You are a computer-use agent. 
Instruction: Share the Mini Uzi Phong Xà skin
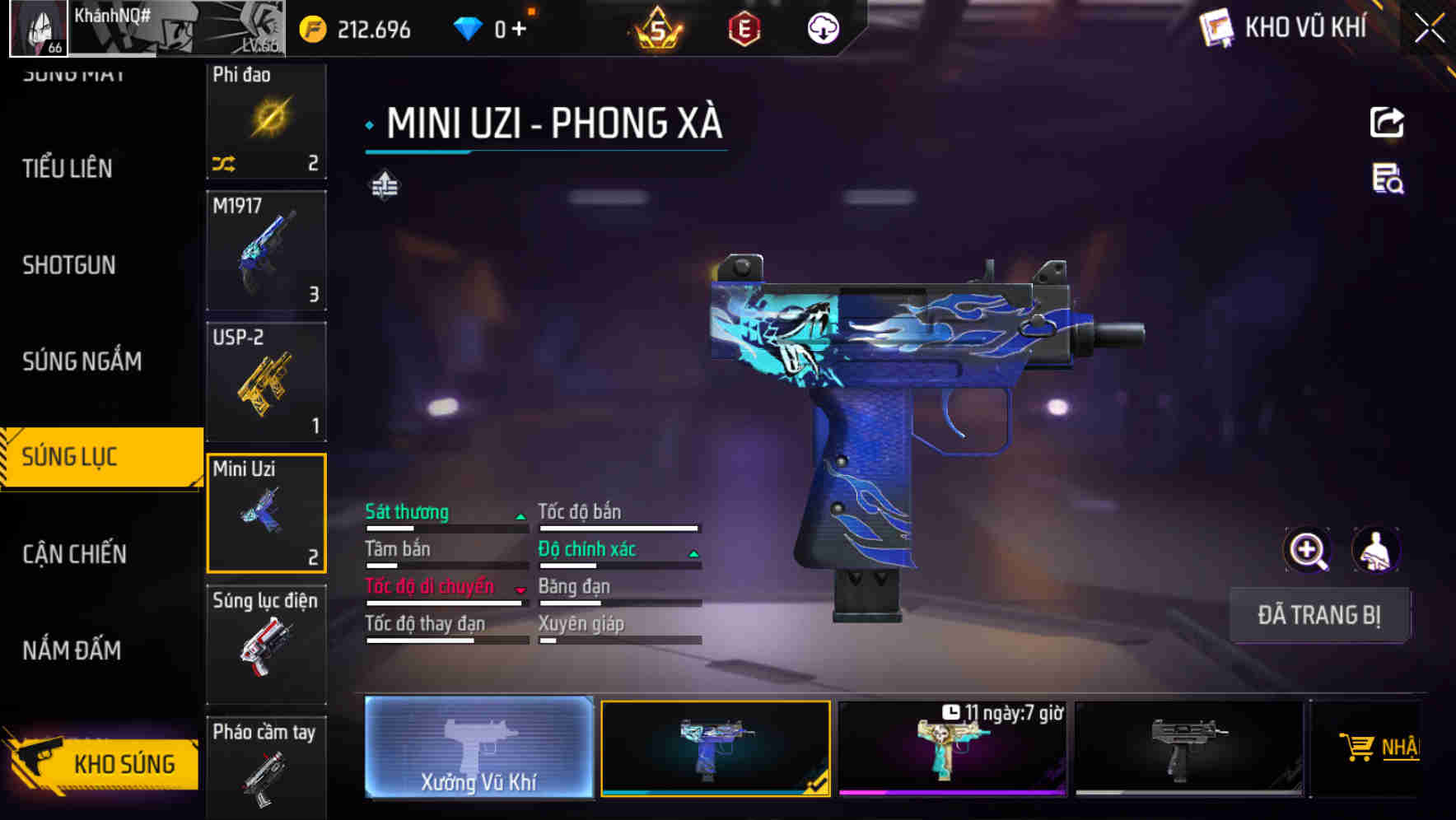[1388, 122]
